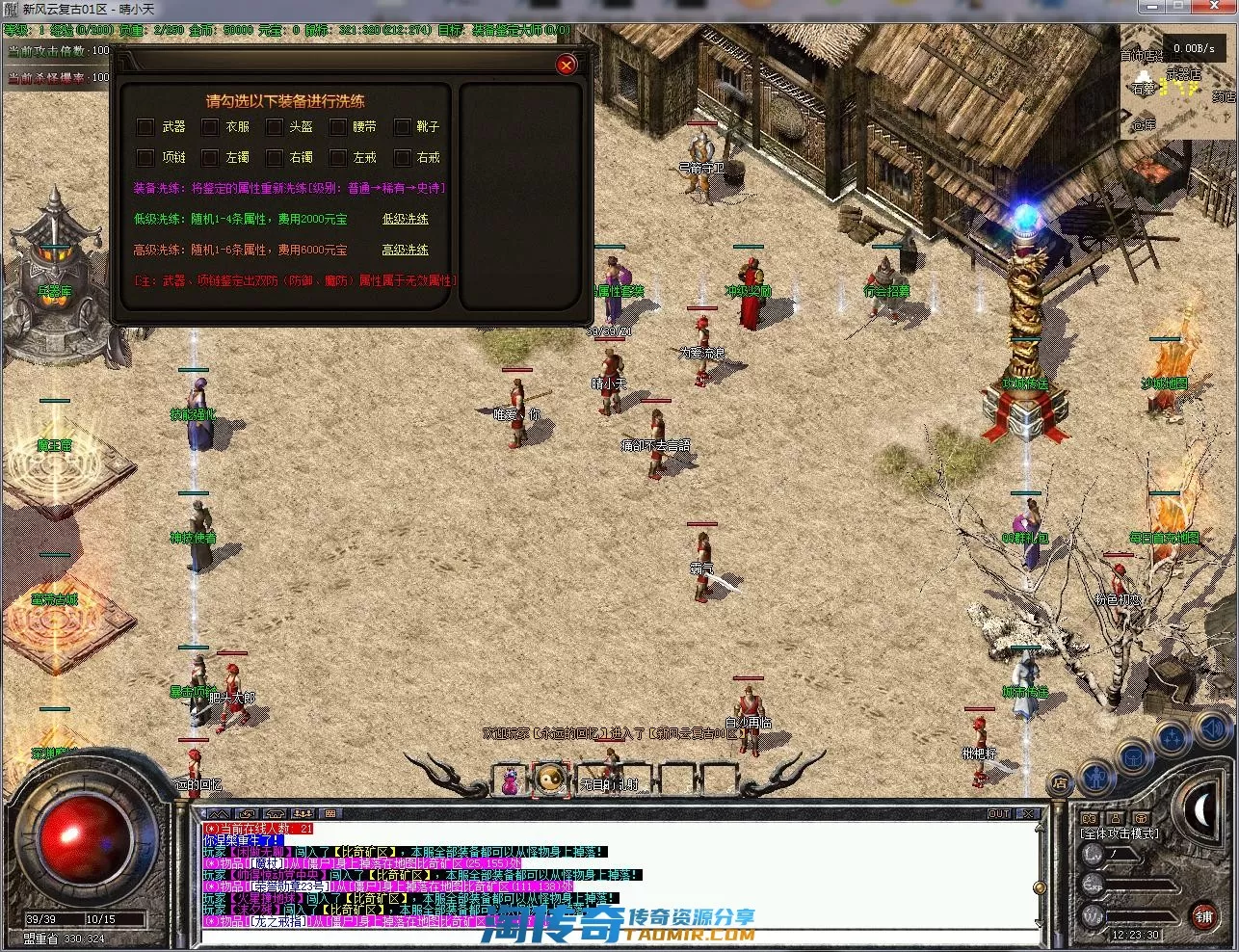Viewport: 1239px width, 952px height.
Task: Tick the 衣服 (clothes) checkbox
Action: tap(210, 126)
